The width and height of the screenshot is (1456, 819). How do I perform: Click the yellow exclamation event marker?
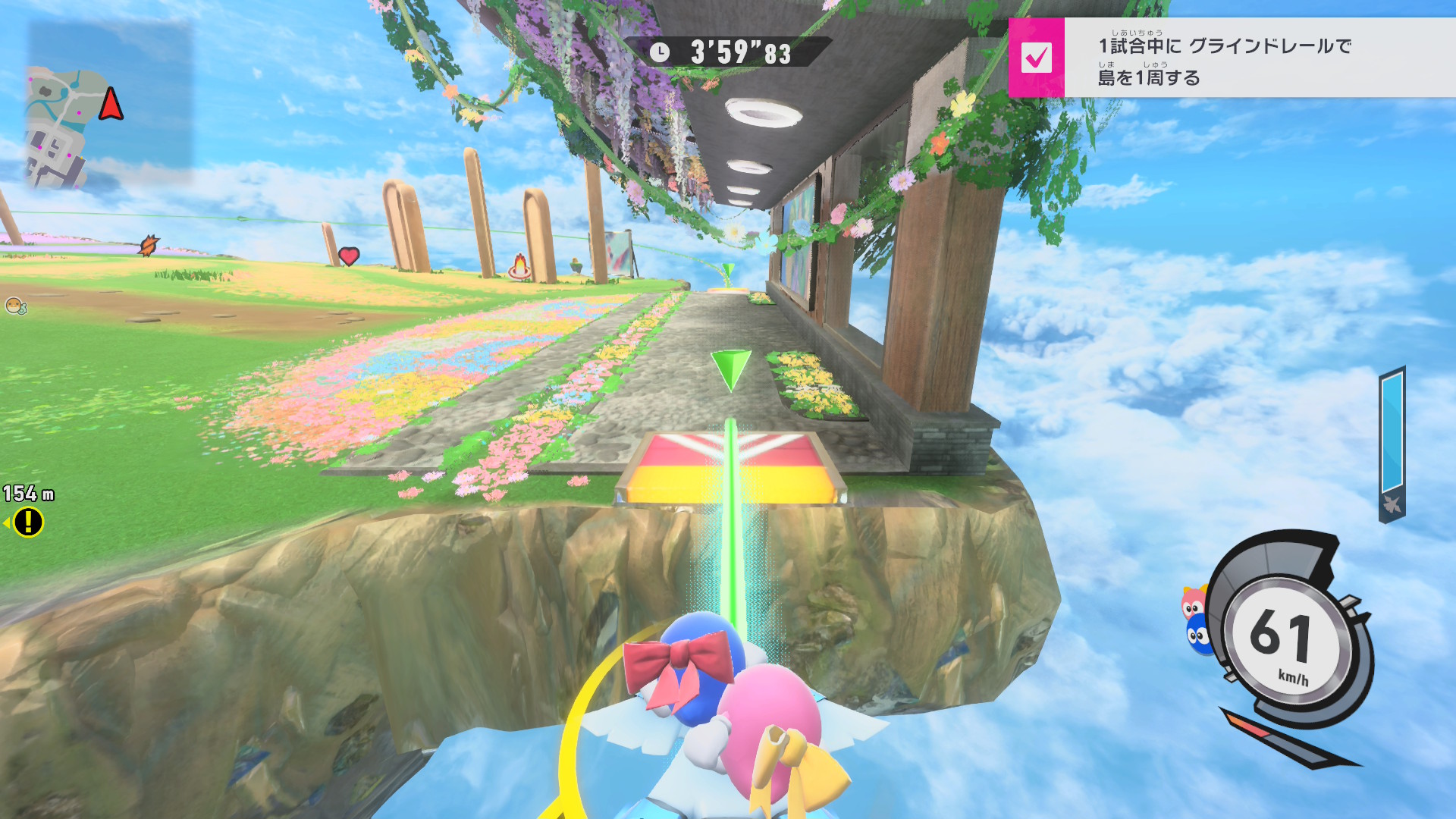point(29,522)
